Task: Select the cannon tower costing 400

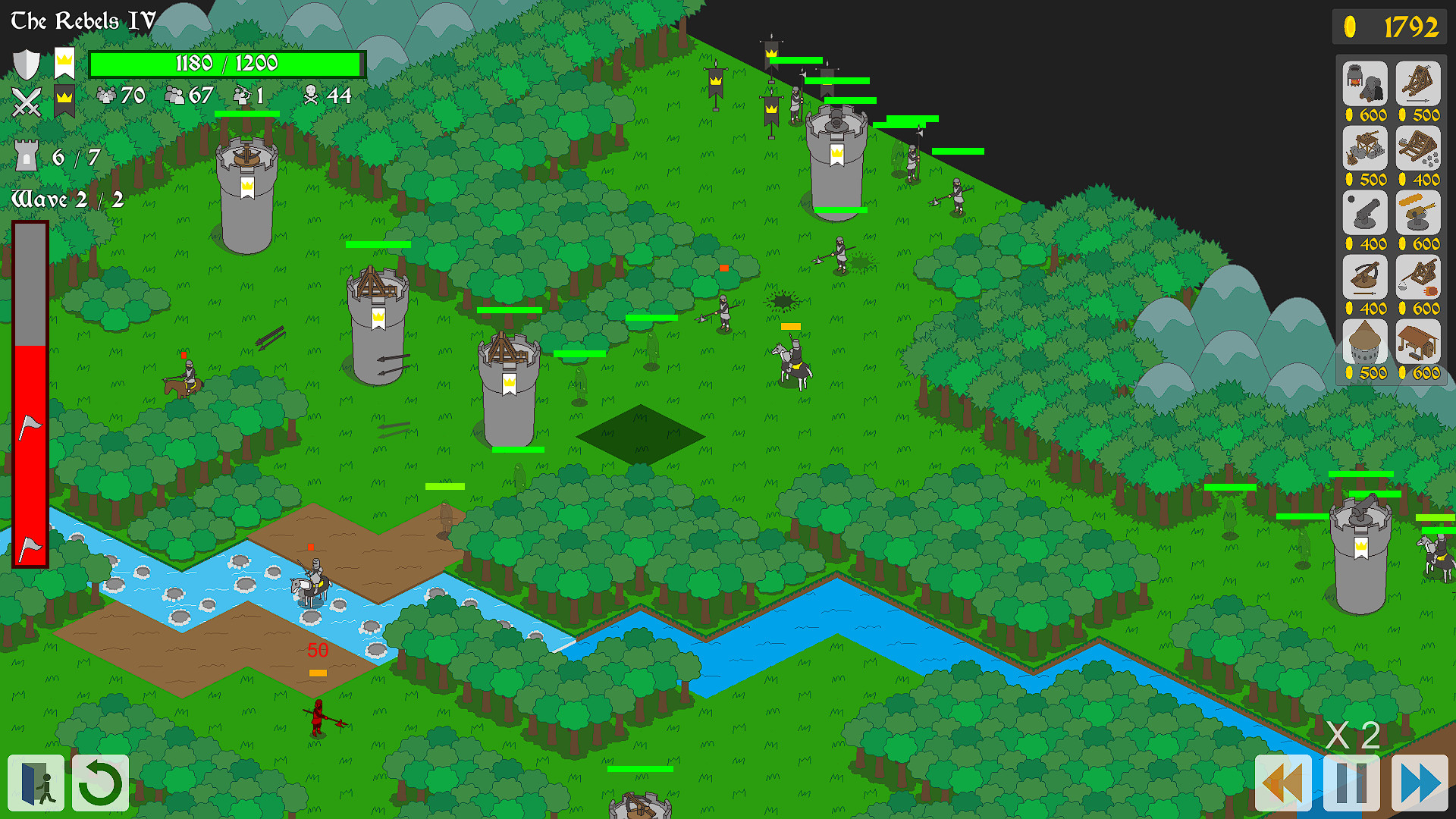Action: pyautogui.click(x=1363, y=213)
